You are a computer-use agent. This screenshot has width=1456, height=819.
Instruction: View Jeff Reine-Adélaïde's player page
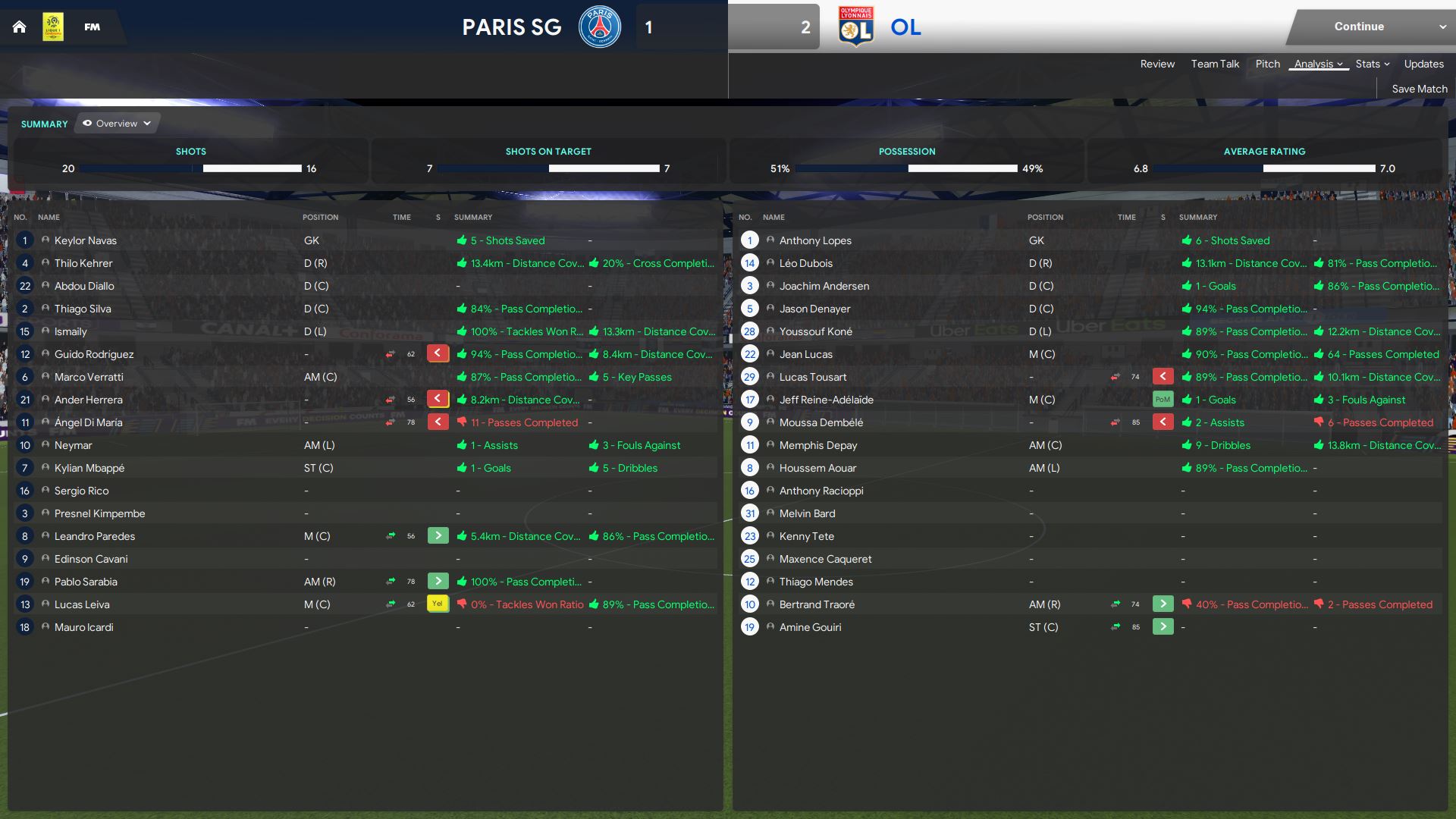point(826,400)
